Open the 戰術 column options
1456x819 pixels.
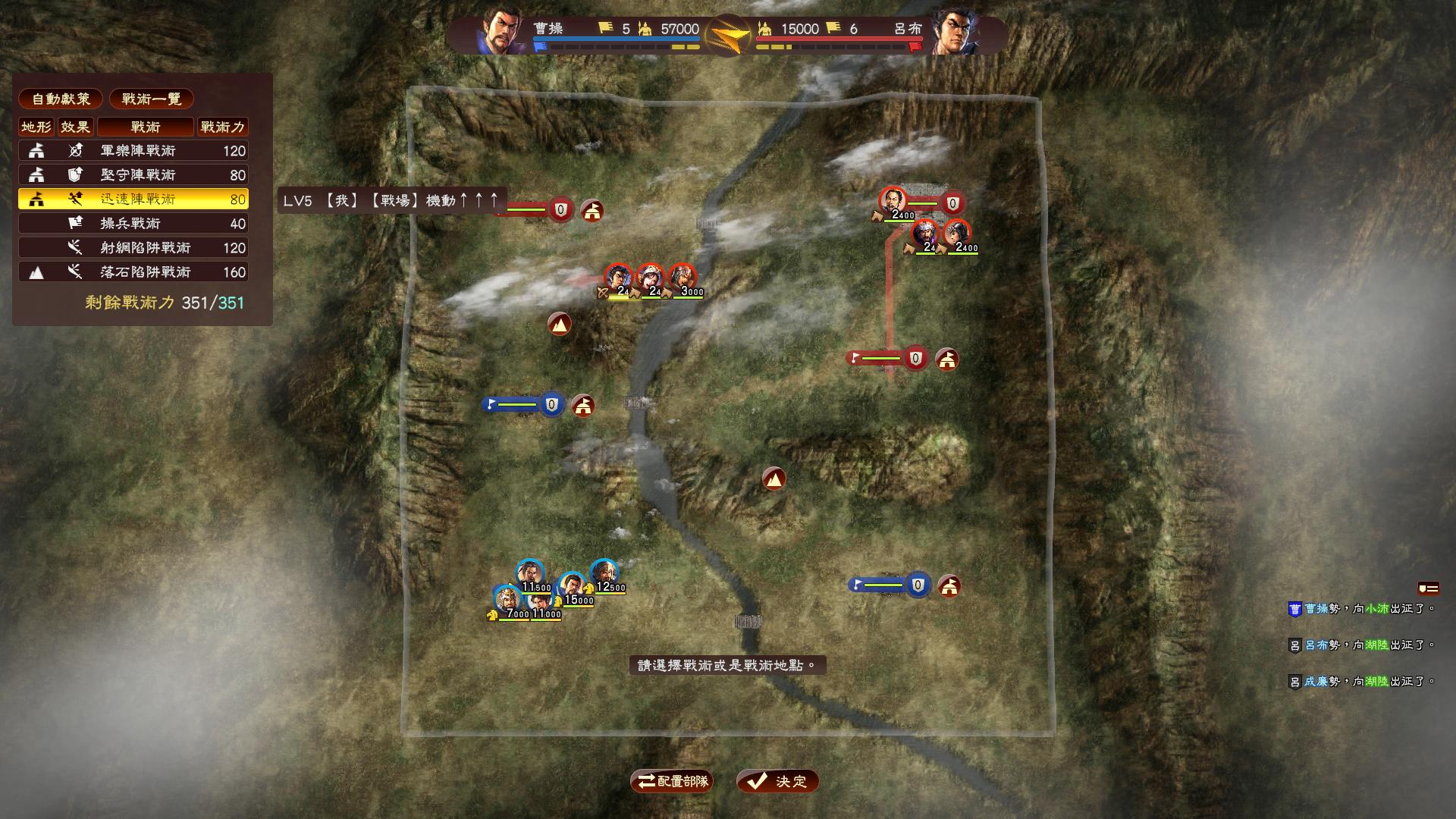146,127
